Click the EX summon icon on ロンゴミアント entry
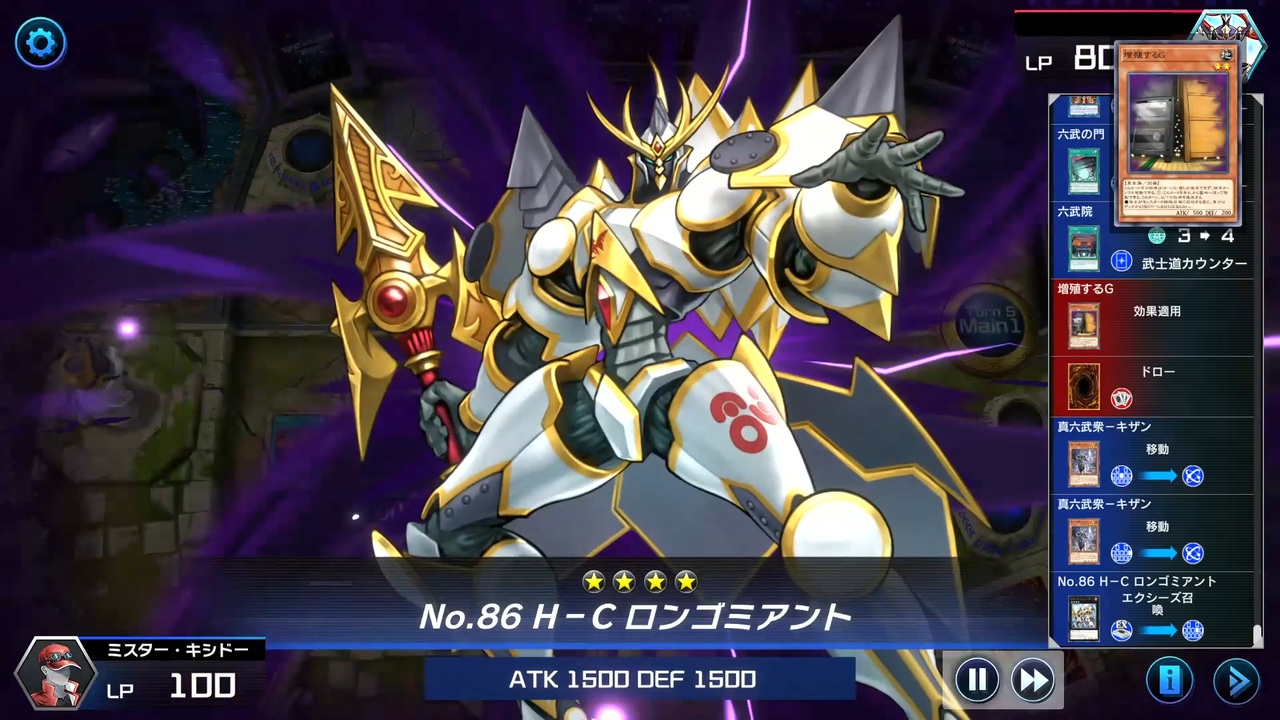This screenshot has width=1280, height=720. [x=1121, y=630]
